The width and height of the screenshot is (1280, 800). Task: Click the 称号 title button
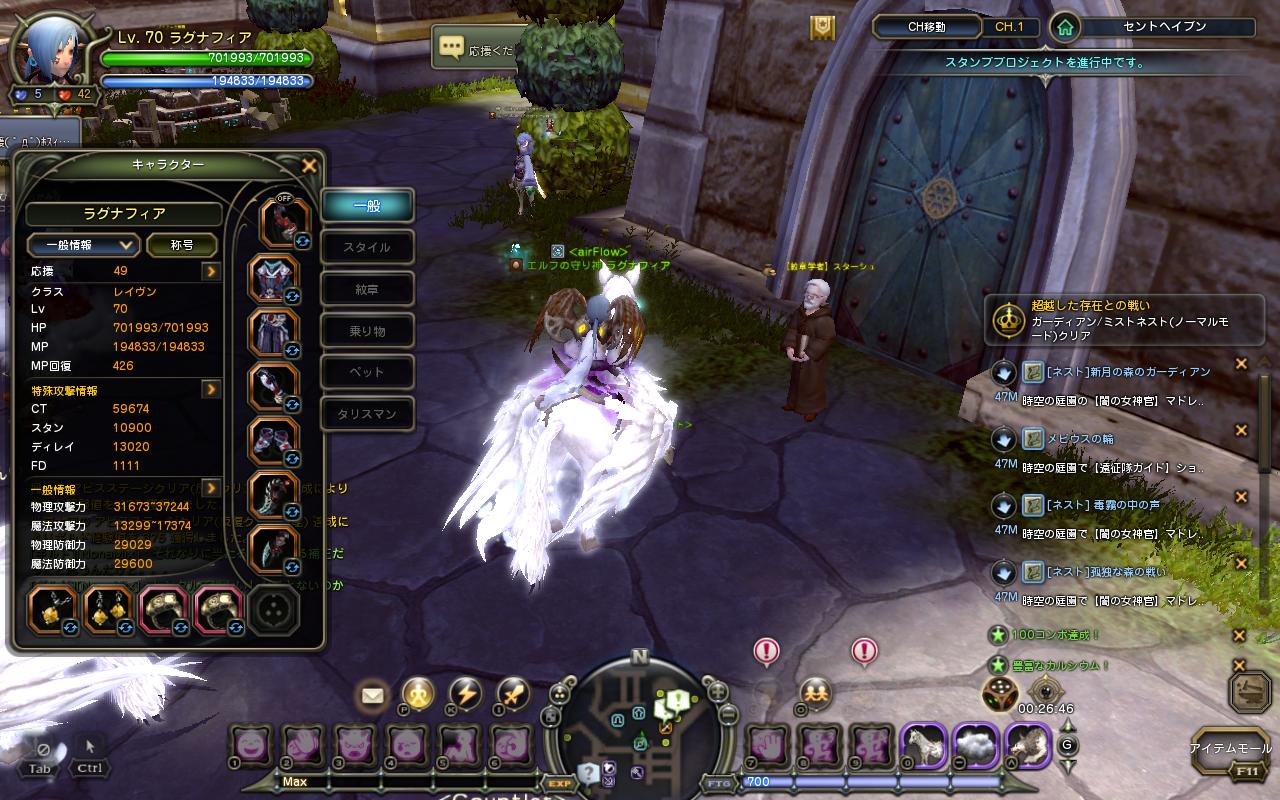(182, 245)
